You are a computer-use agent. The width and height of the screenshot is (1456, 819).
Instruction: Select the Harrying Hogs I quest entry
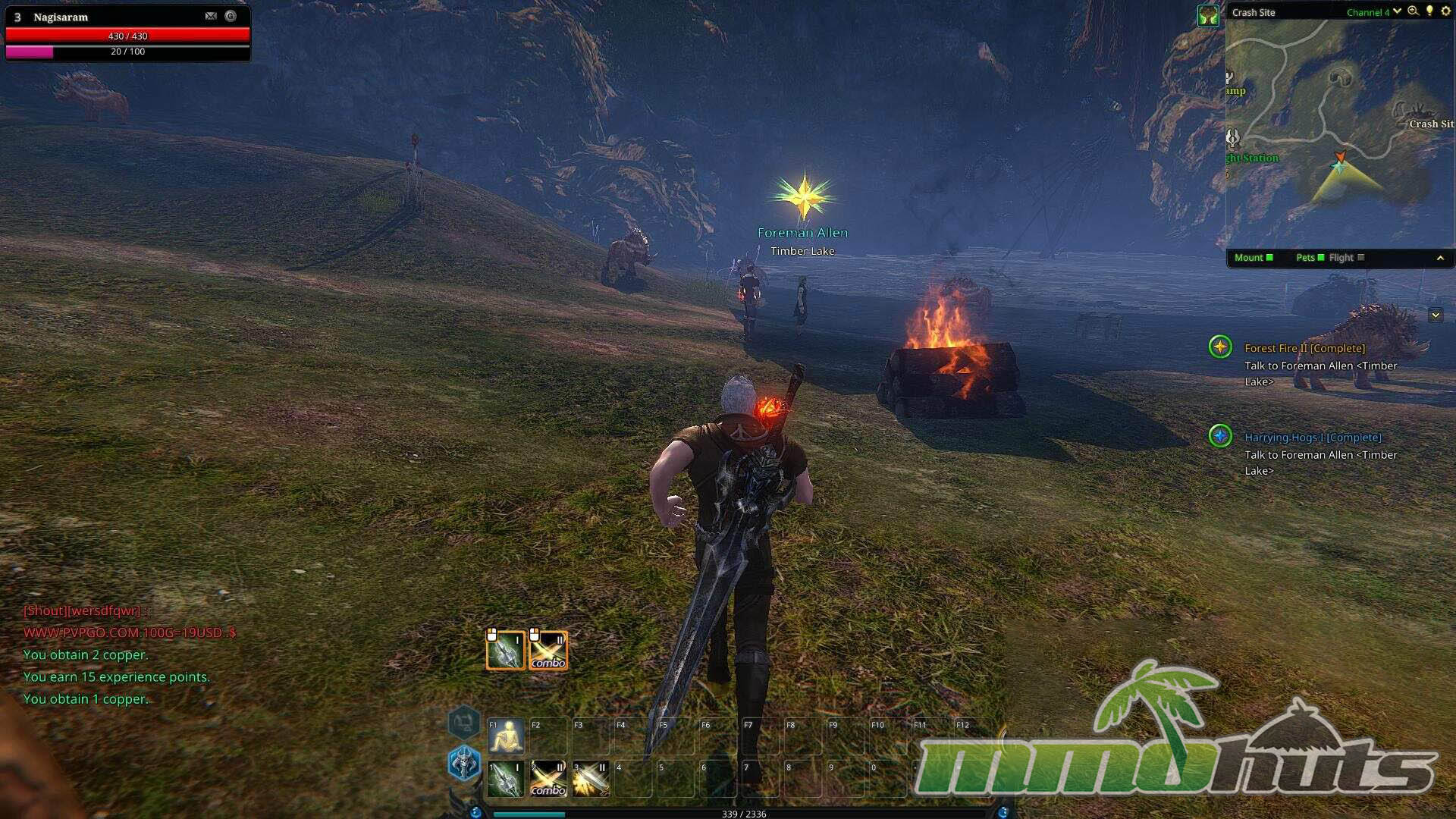(1313, 438)
